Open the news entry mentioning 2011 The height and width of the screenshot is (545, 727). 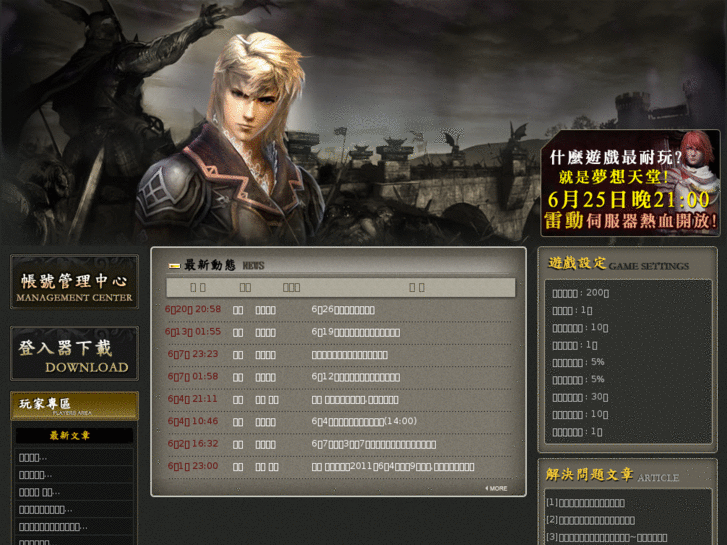pos(392,466)
